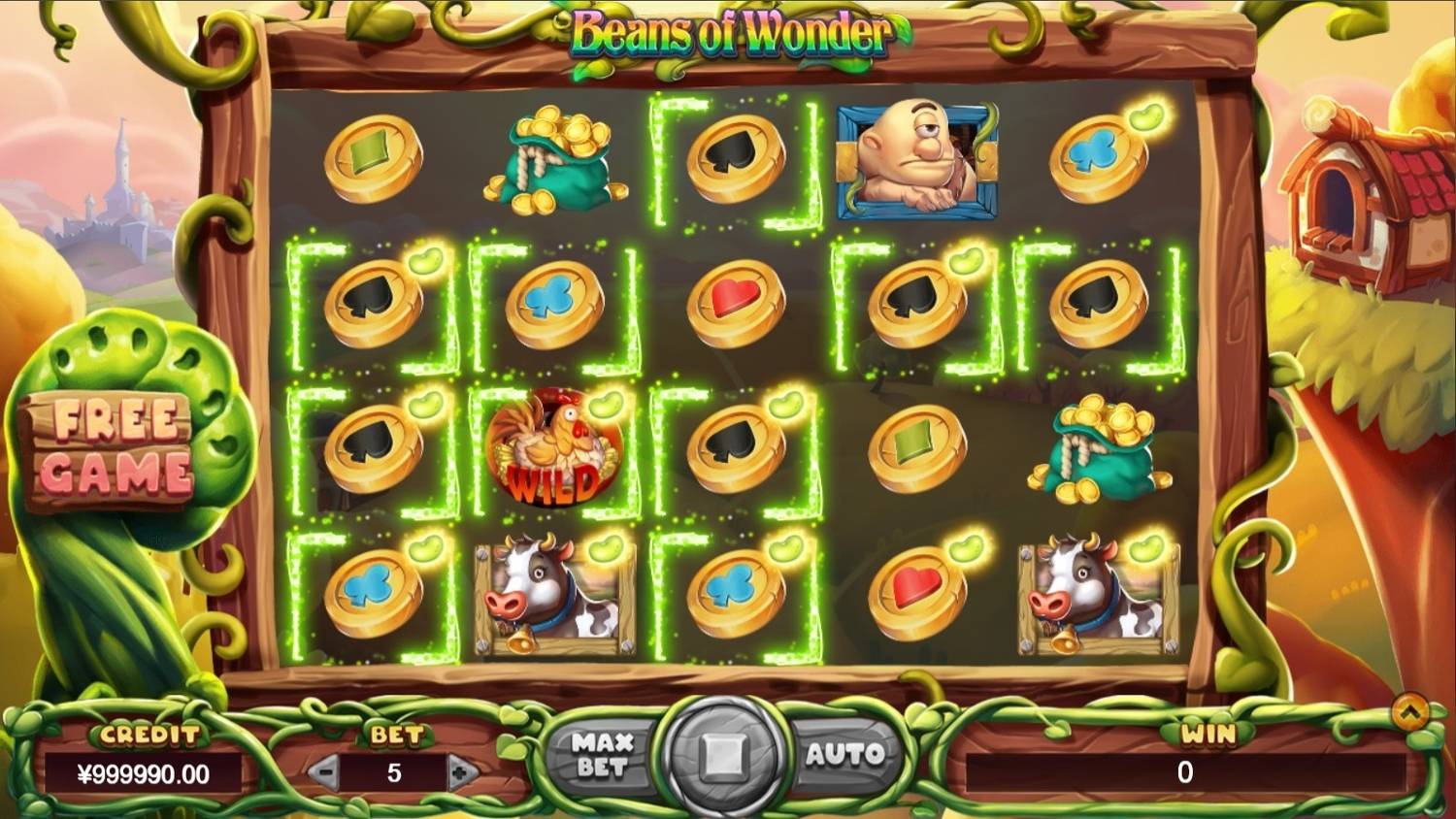The height and width of the screenshot is (819, 1456).
Task: Select the giant peeking through the window symbol
Action: tap(915, 160)
